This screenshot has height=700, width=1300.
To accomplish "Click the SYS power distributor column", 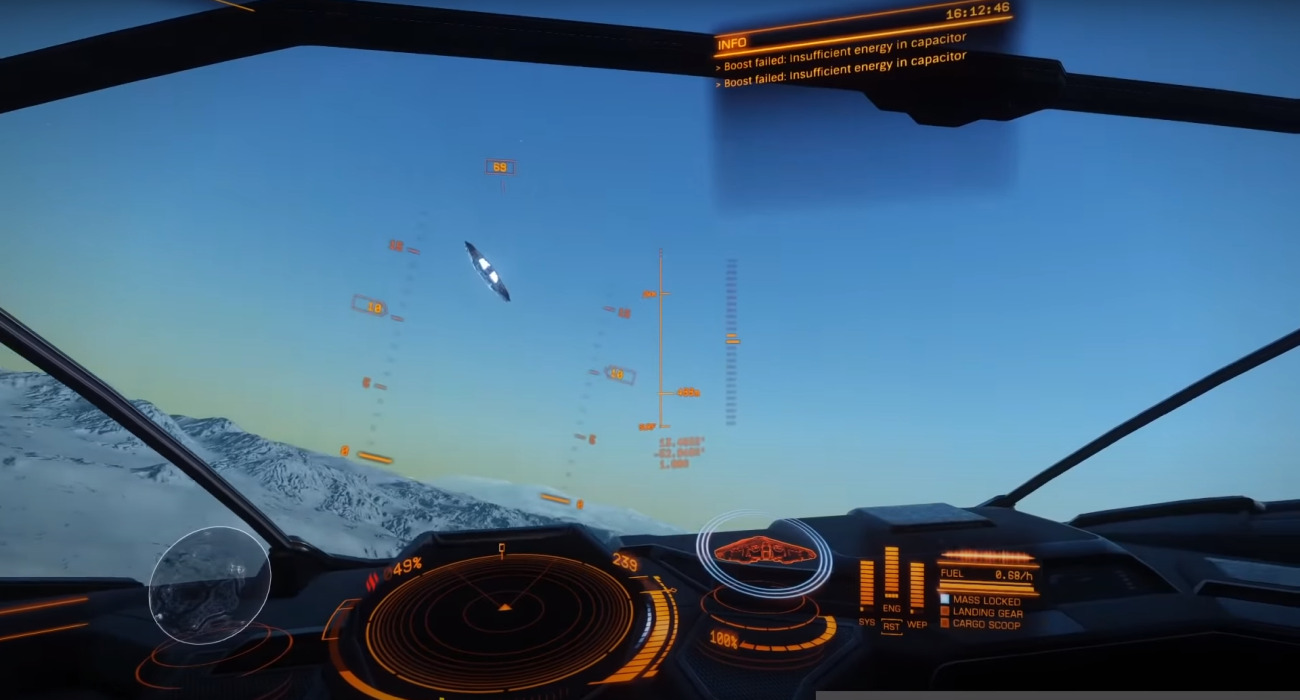I will (x=866, y=584).
